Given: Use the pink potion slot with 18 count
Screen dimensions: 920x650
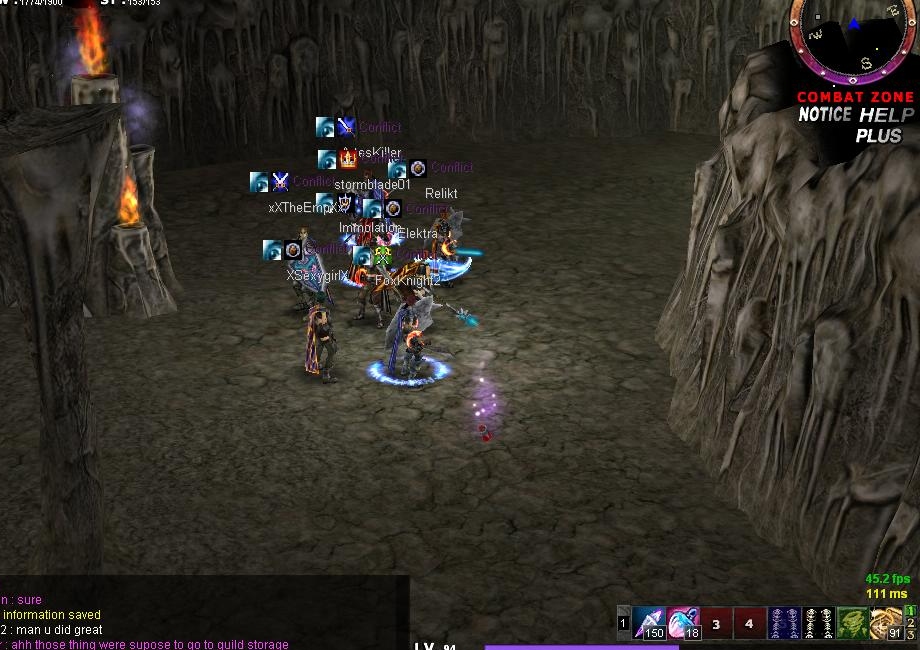Looking at the screenshot, I should click(683, 622).
